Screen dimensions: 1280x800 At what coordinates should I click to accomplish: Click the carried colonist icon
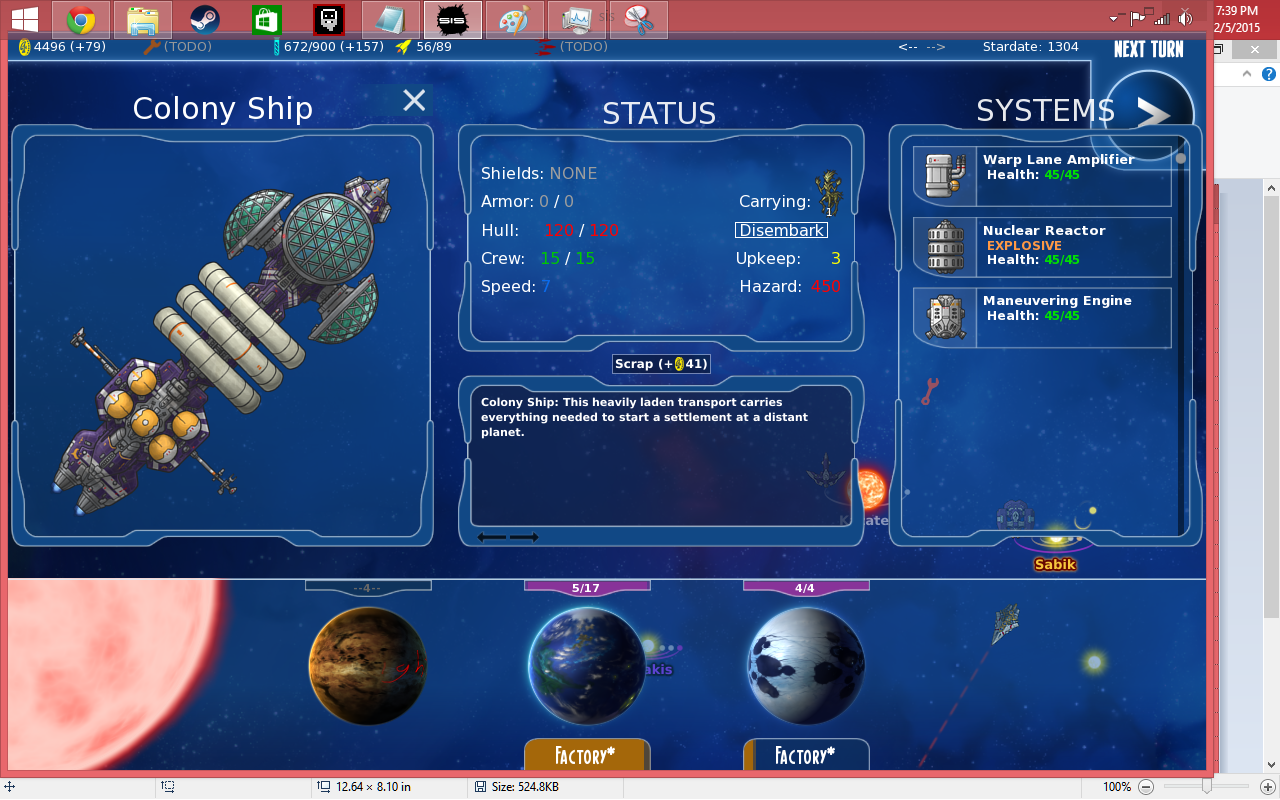click(x=828, y=192)
